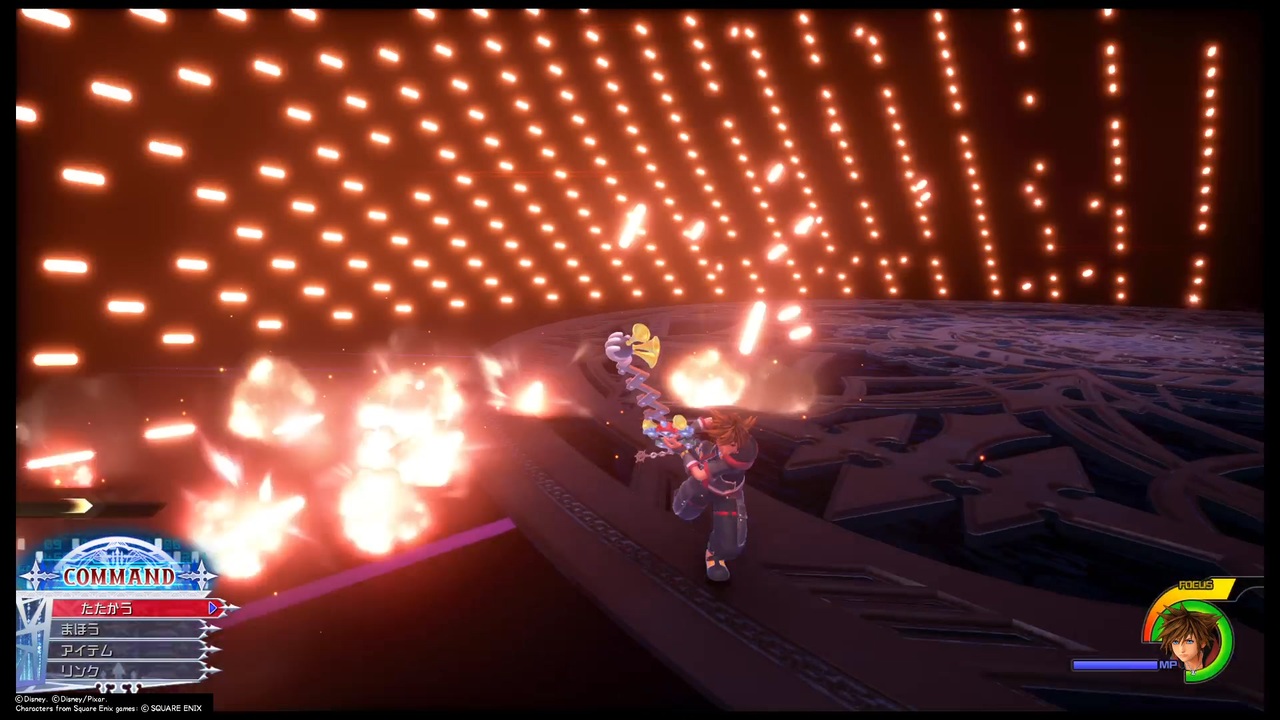Click the golden situation-command arrow above the menu
This screenshot has height=720, width=1280.
(78, 504)
